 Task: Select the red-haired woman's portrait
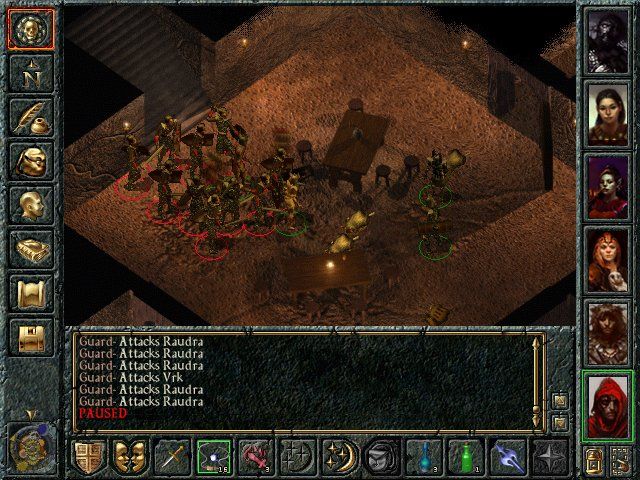607,261
